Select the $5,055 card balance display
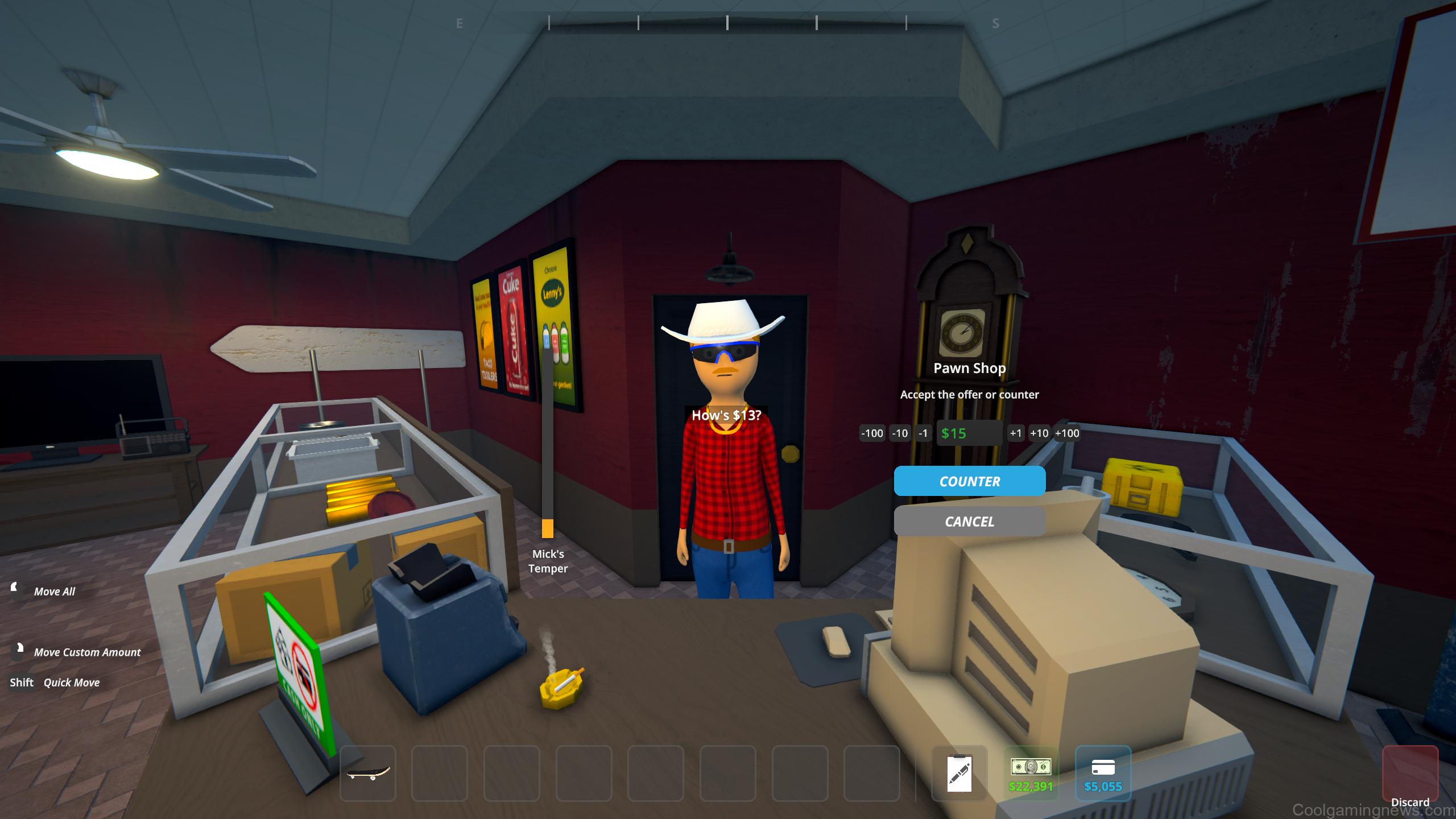The height and width of the screenshot is (819, 1456). (1103, 788)
